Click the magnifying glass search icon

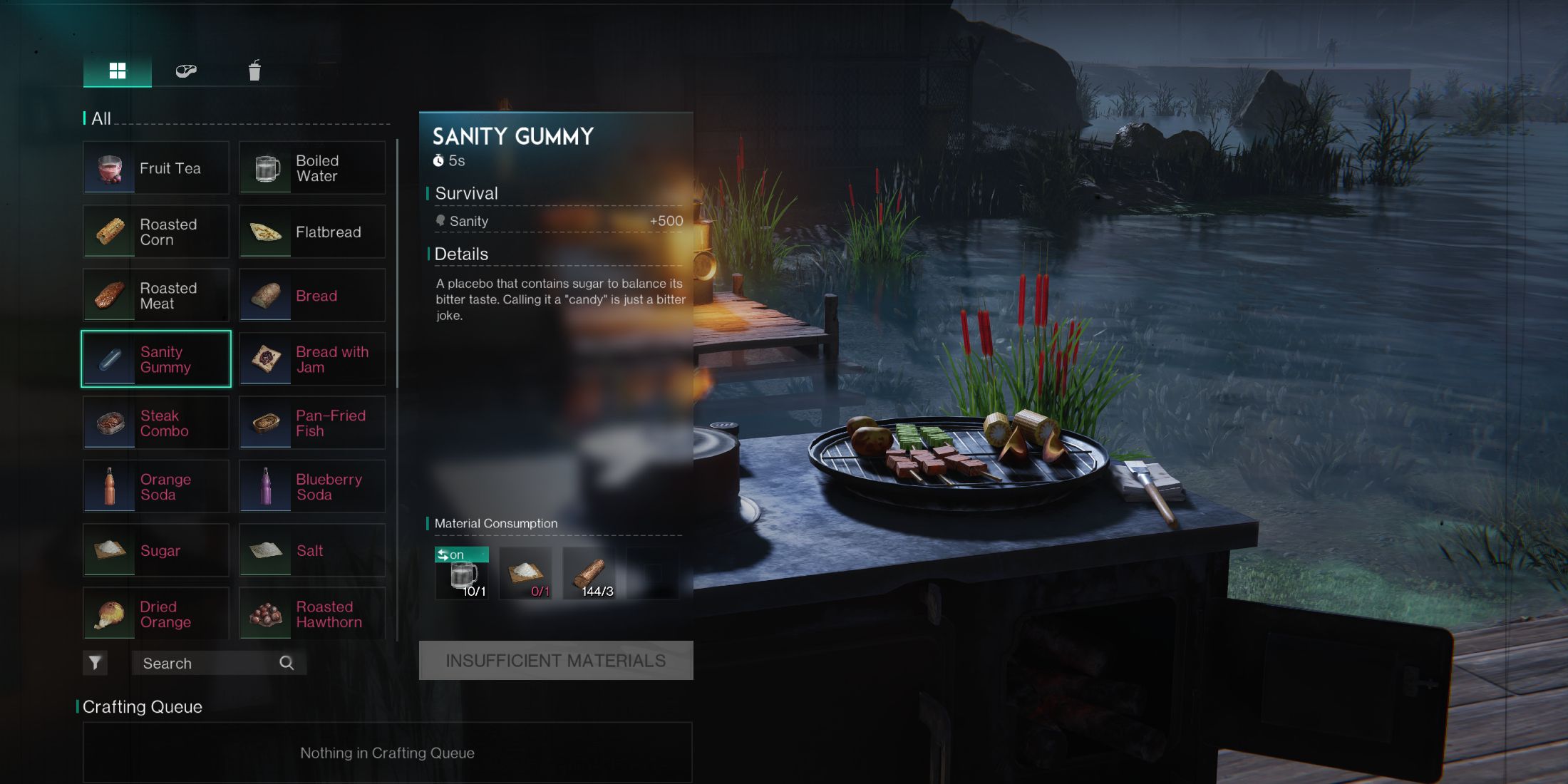click(x=286, y=663)
